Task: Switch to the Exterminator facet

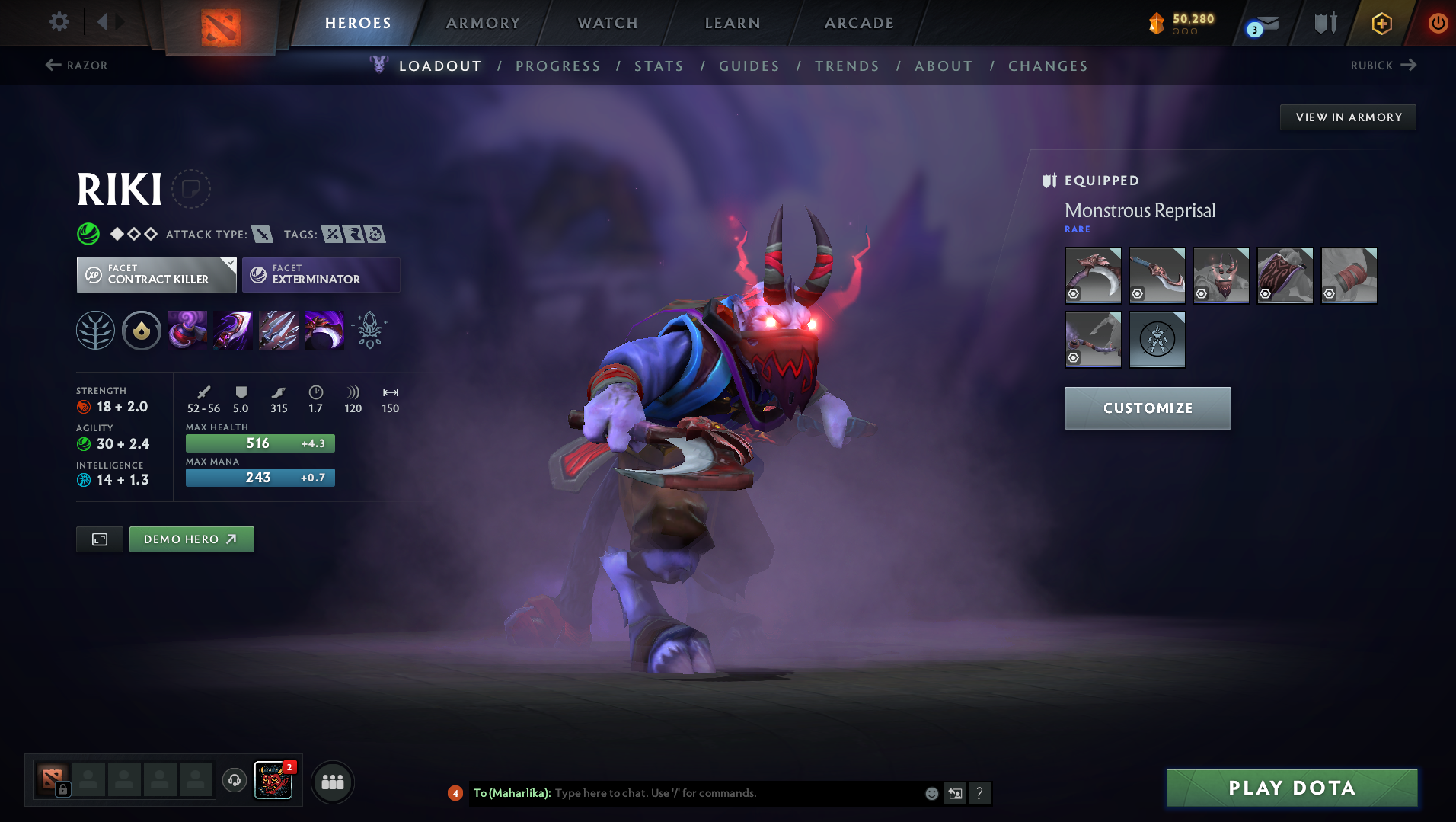Action: point(320,274)
